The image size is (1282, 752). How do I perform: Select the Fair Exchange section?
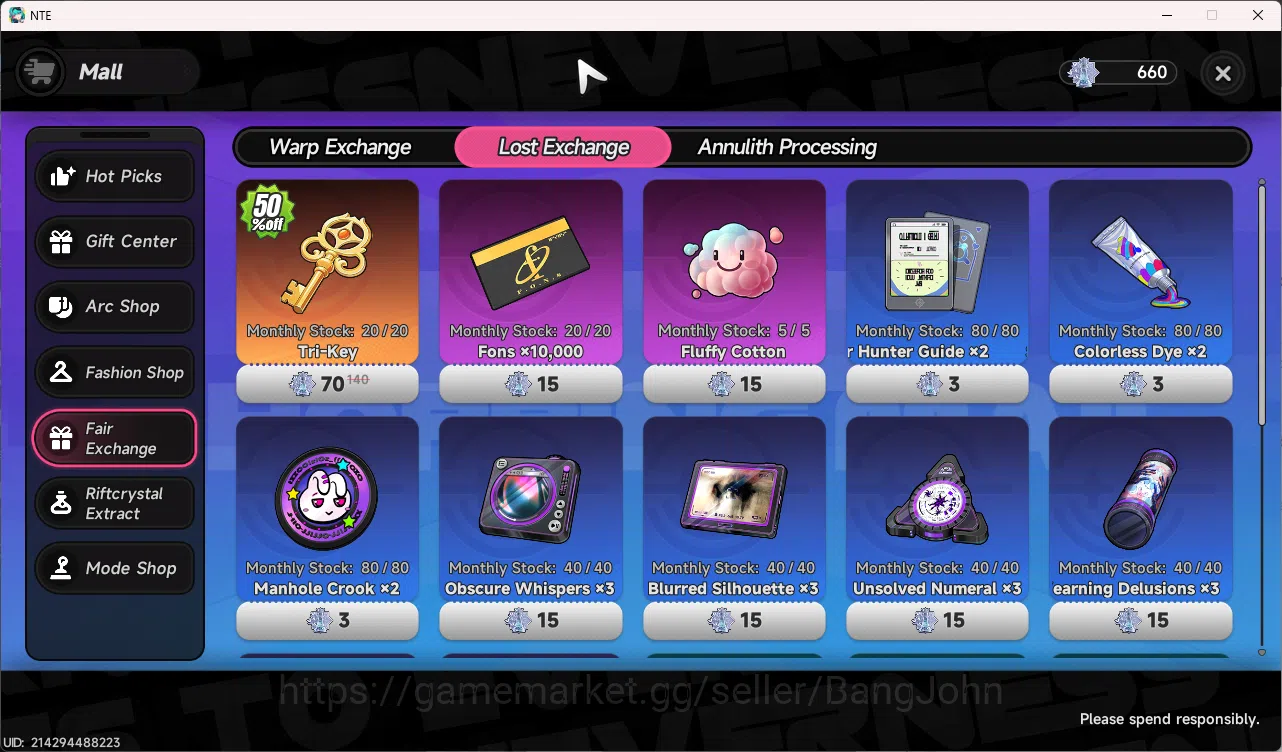pyautogui.click(x=114, y=438)
